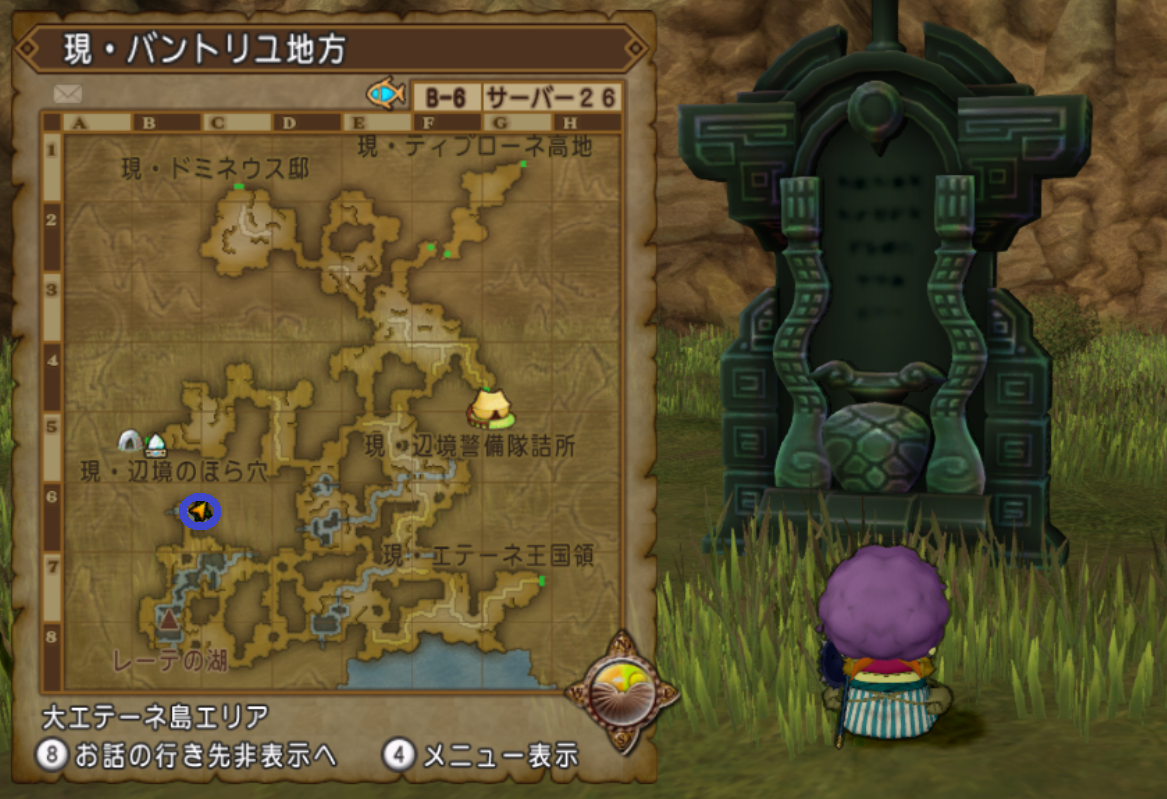The image size is (1167, 799).
Task: Click the round compass emblem at map corner
Action: (621, 692)
